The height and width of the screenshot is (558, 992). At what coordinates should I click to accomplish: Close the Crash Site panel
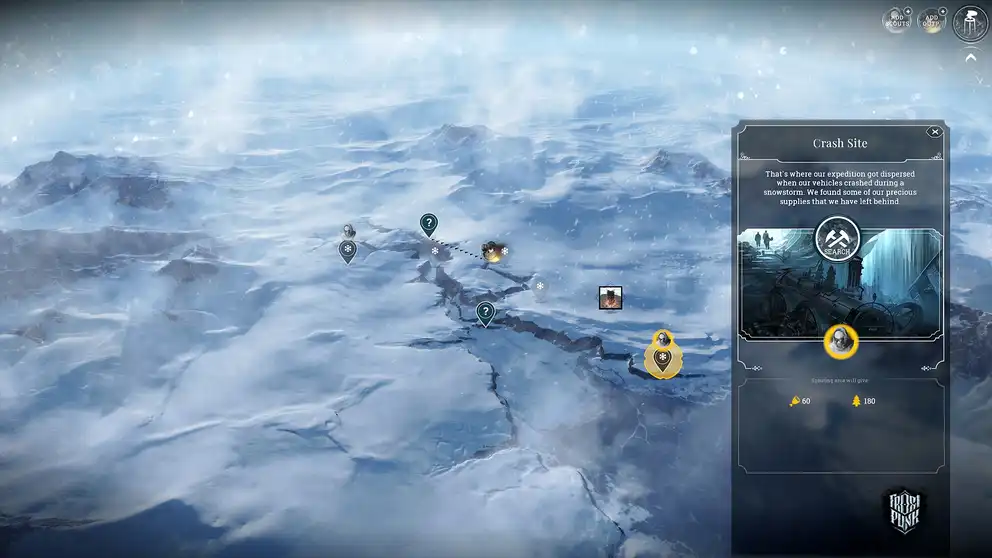pyautogui.click(x=934, y=132)
